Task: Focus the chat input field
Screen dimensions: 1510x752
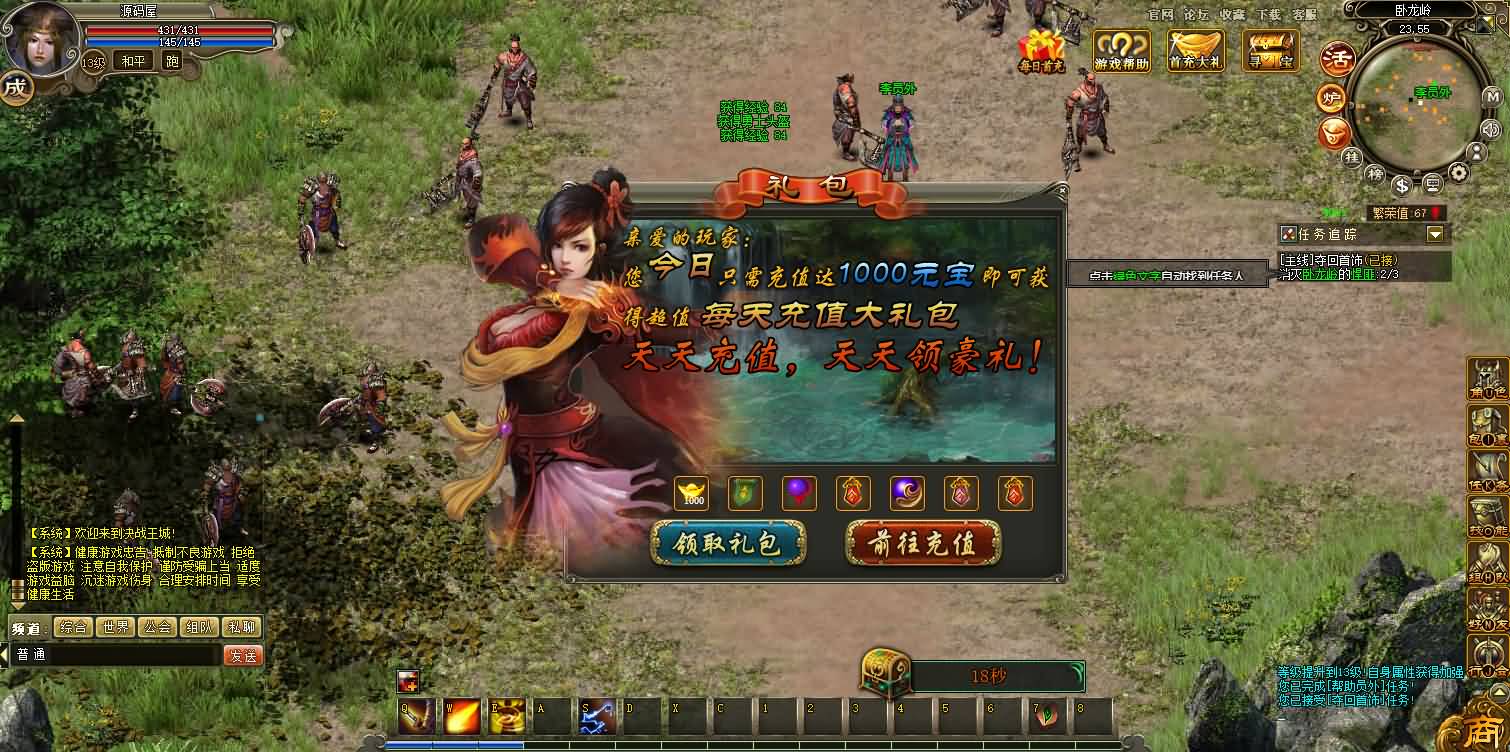Action: click(115, 656)
